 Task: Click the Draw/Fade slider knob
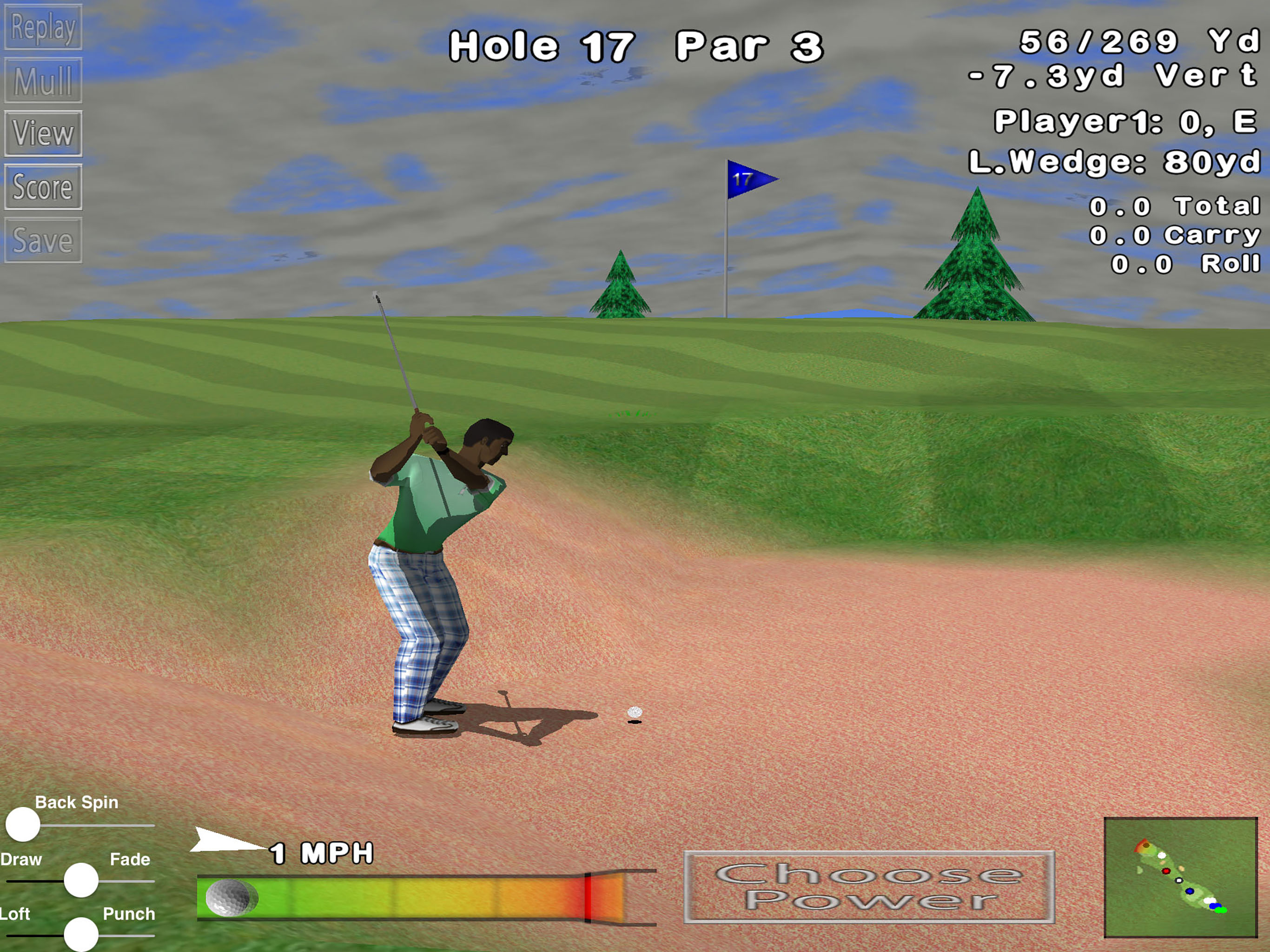click(81, 879)
